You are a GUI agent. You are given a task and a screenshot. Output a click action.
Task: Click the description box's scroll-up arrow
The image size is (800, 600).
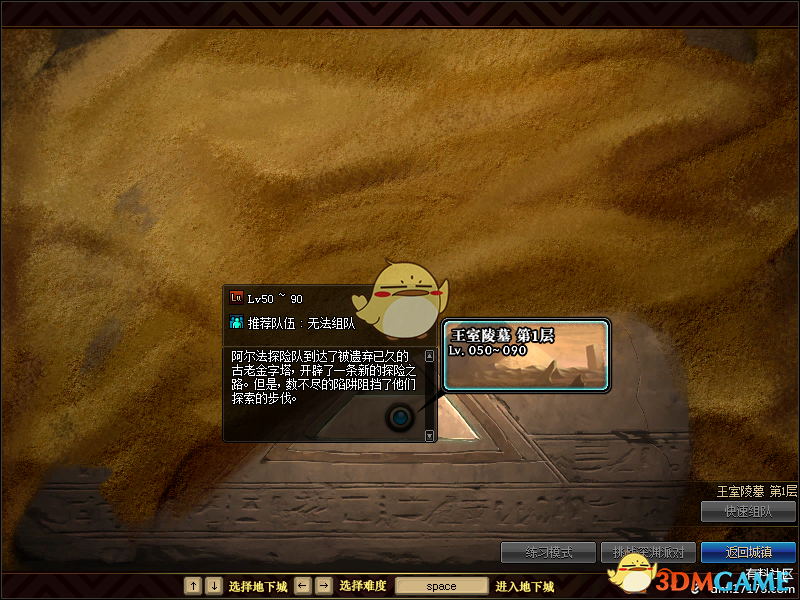[430, 355]
